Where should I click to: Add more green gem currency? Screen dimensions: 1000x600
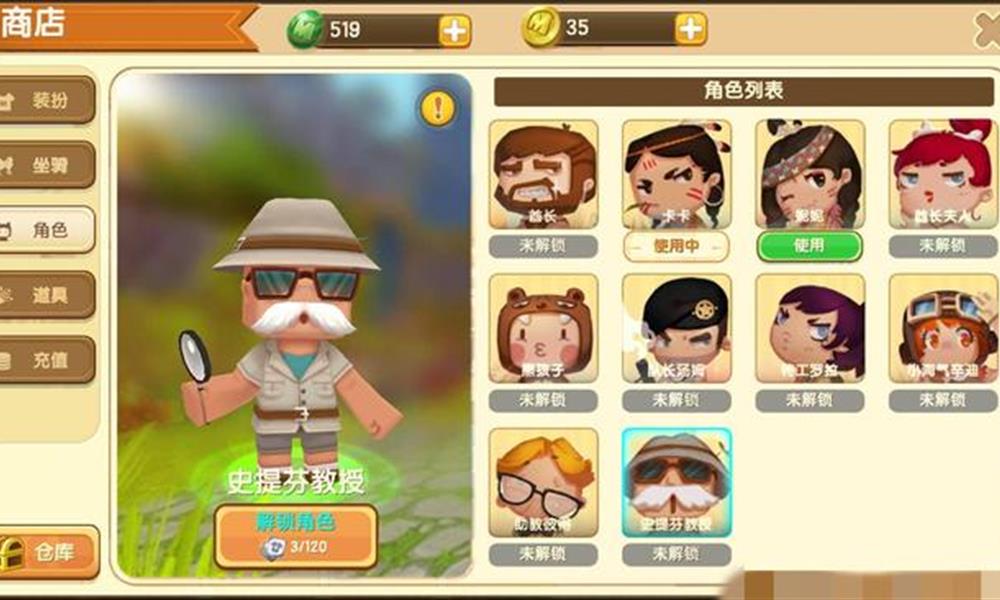455,31
